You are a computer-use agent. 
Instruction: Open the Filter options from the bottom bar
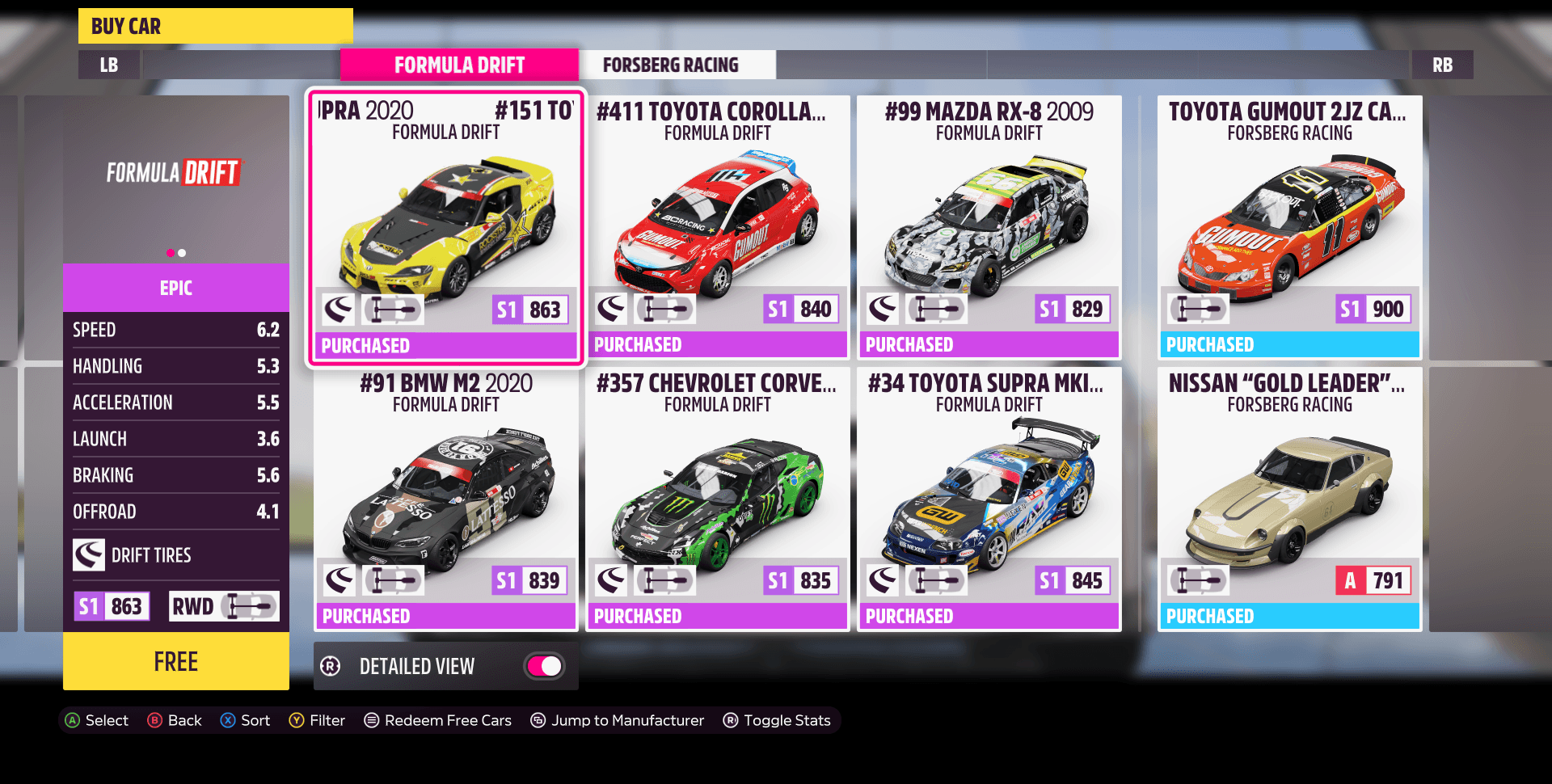click(318, 720)
